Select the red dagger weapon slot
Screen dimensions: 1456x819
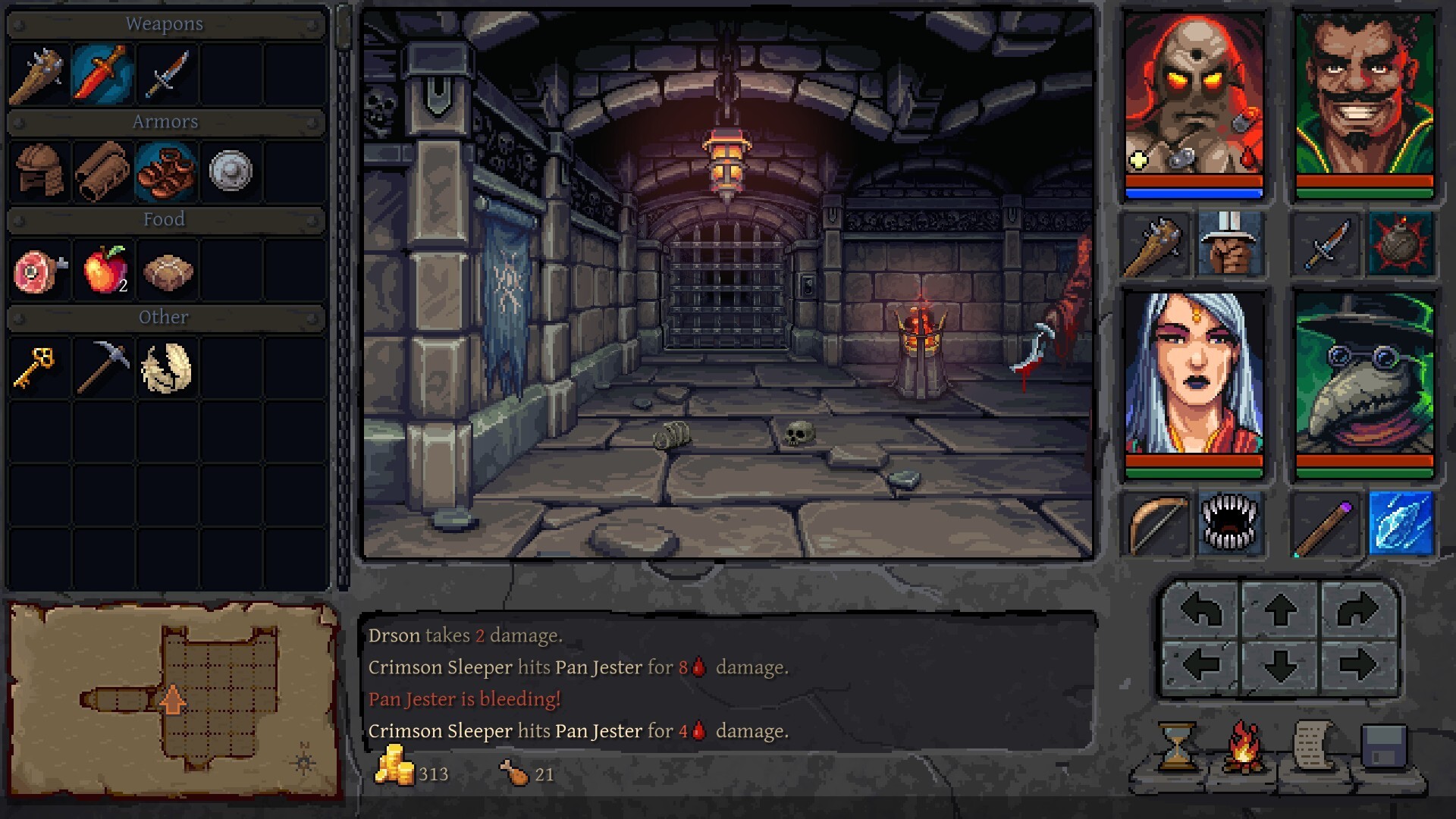coord(103,74)
